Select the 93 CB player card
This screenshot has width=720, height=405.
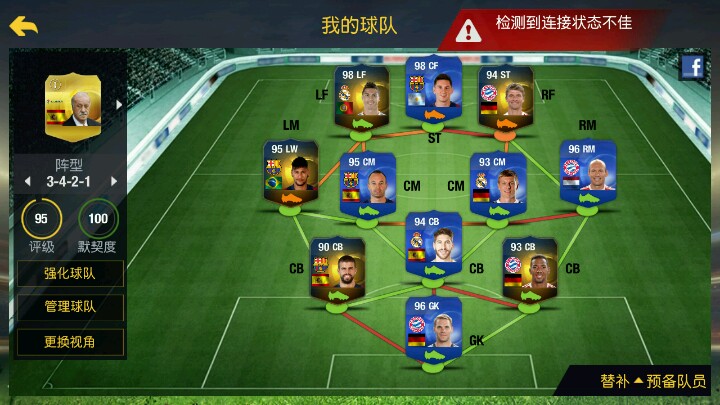point(529,266)
